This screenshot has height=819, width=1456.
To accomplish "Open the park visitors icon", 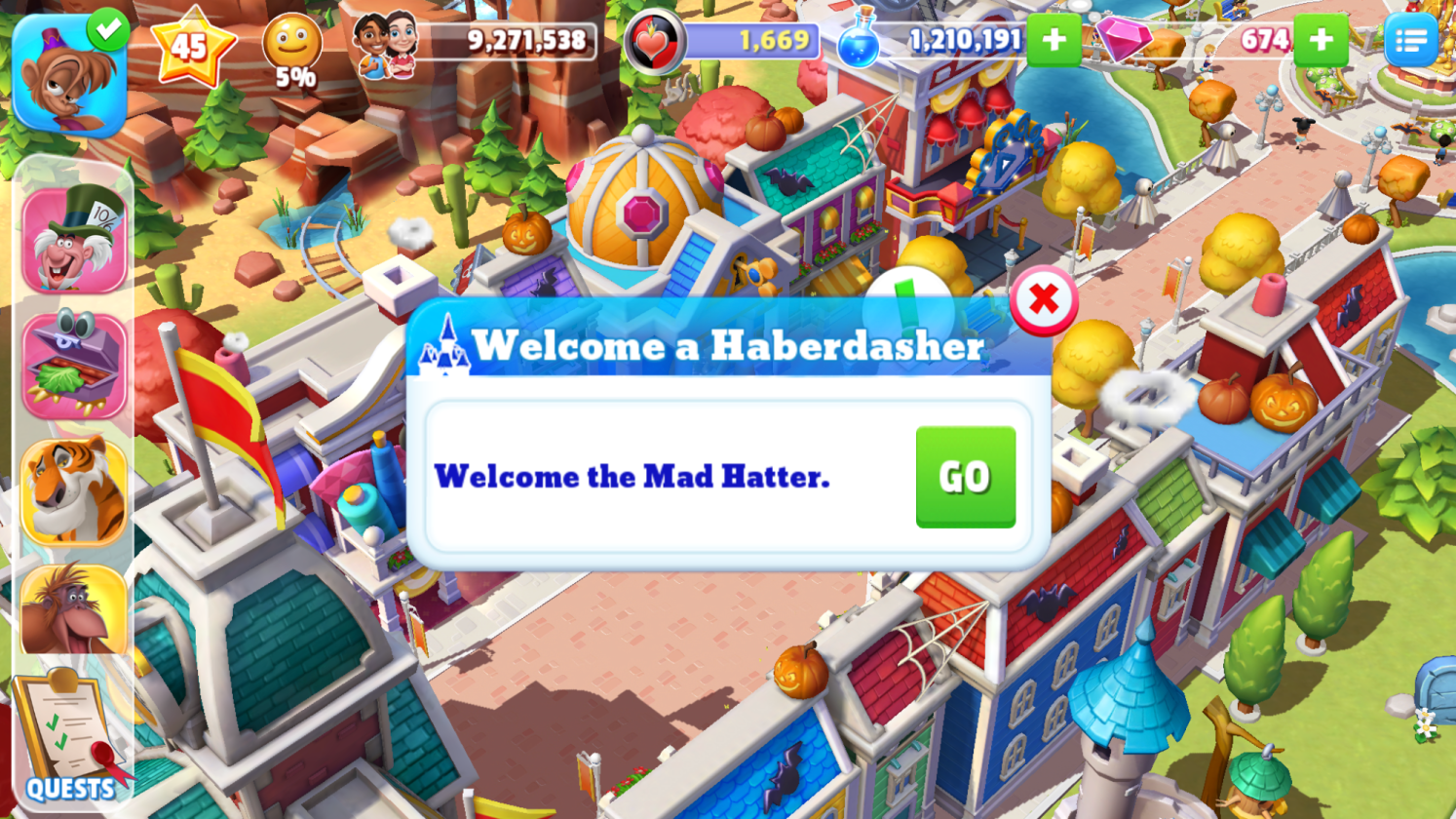I will [386, 44].
